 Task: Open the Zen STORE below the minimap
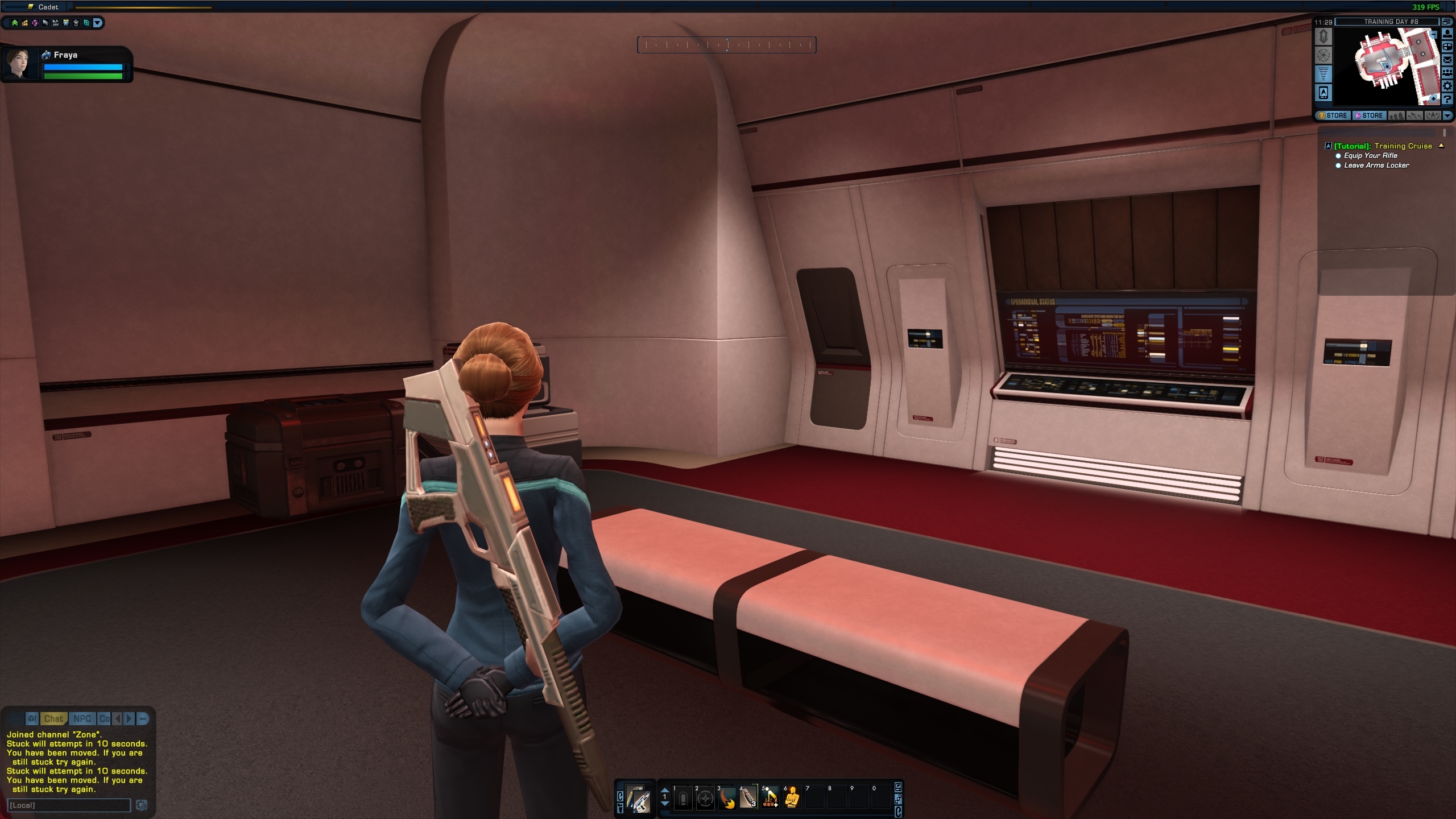(x=1333, y=115)
